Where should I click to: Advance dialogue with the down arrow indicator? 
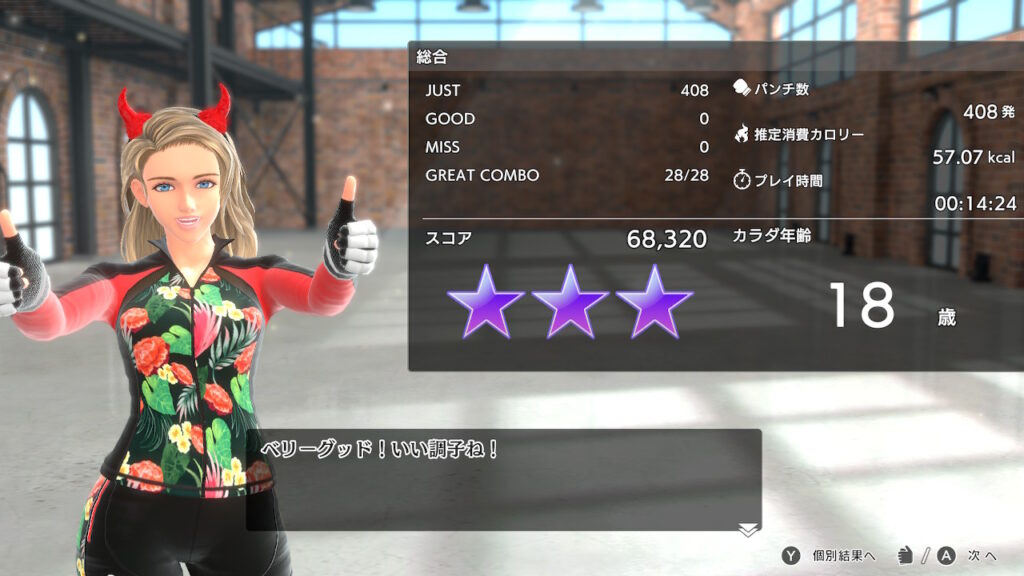click(x=748, y=529)
